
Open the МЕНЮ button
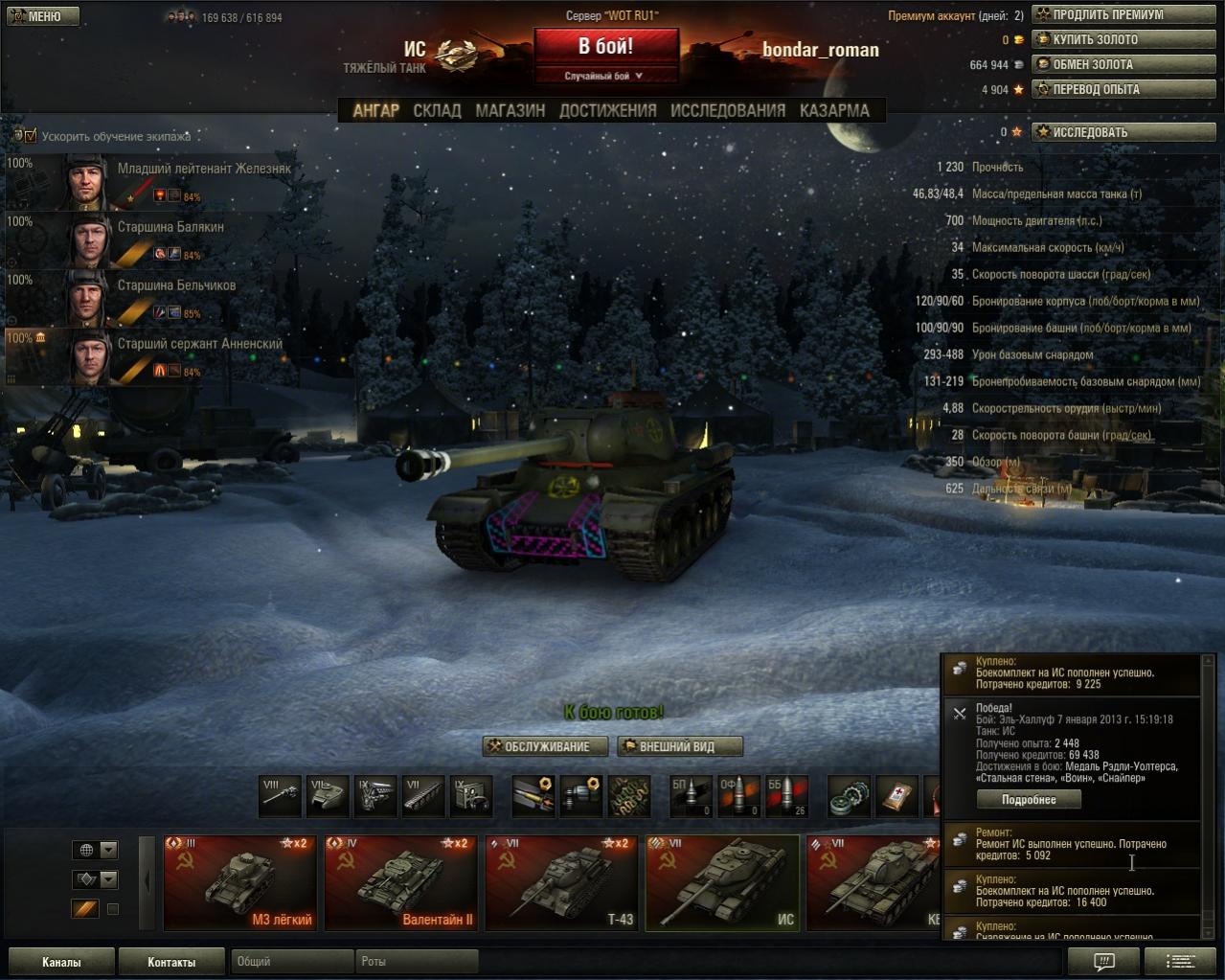pyautogui.click(x=42, y=16)
